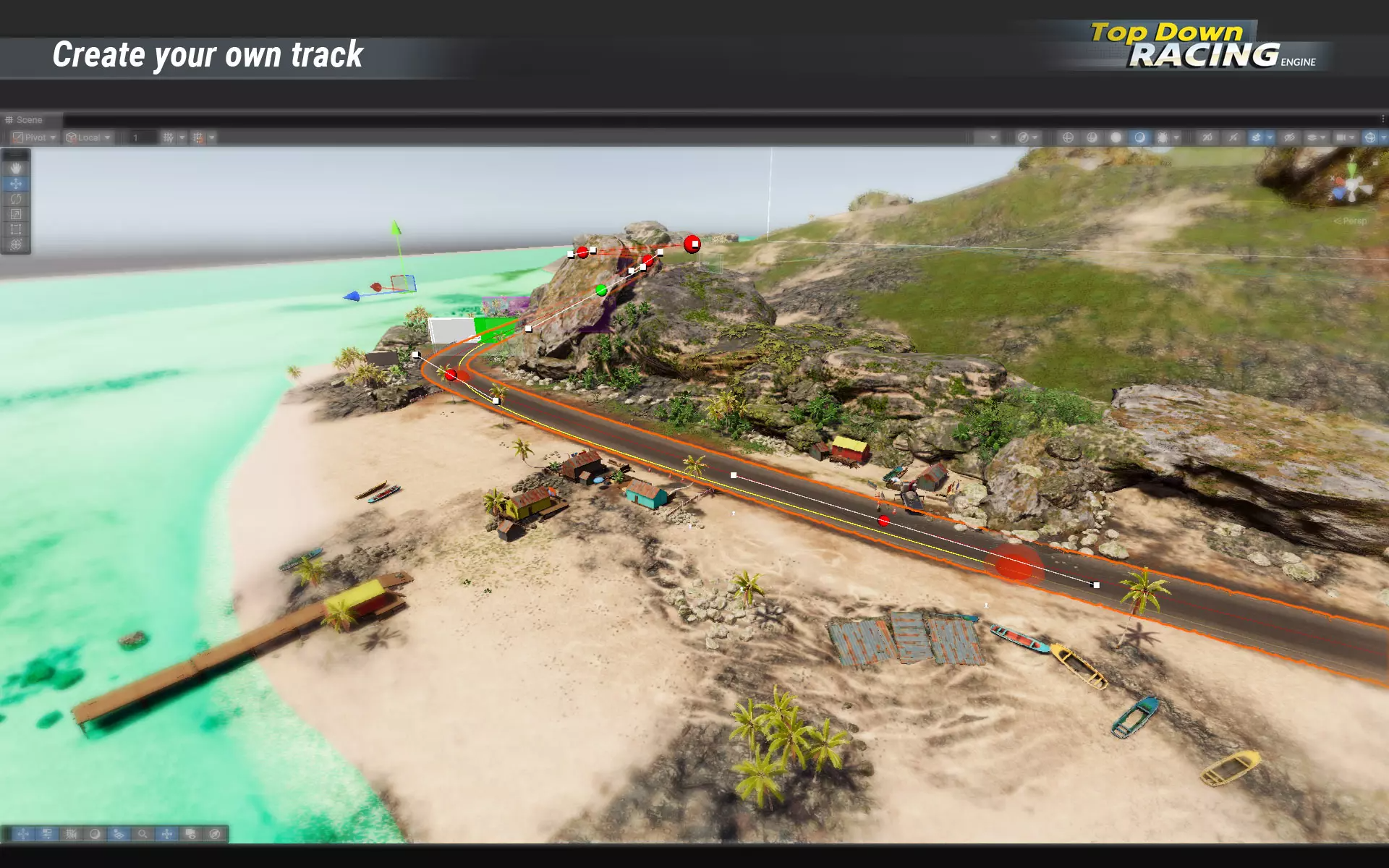This screenshot has width=1389, height=868.
Task: Toggle the gizmos button in toolbar
Action: point(1370,137)
